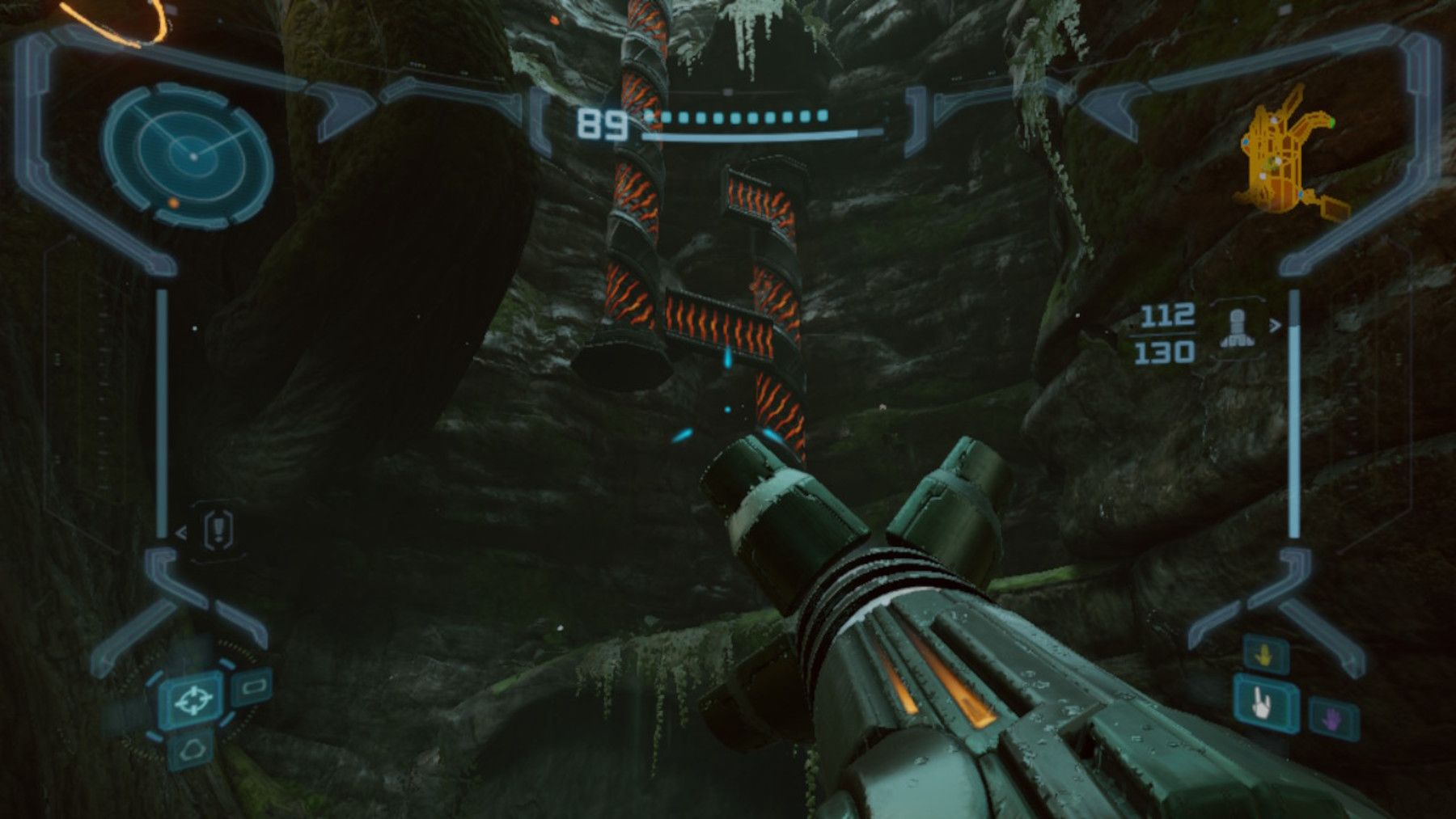Image resolution: width=1456 pixels, height=819 pixels.
Task: Select the Scan Visor icon
Action: coord(252,688)
